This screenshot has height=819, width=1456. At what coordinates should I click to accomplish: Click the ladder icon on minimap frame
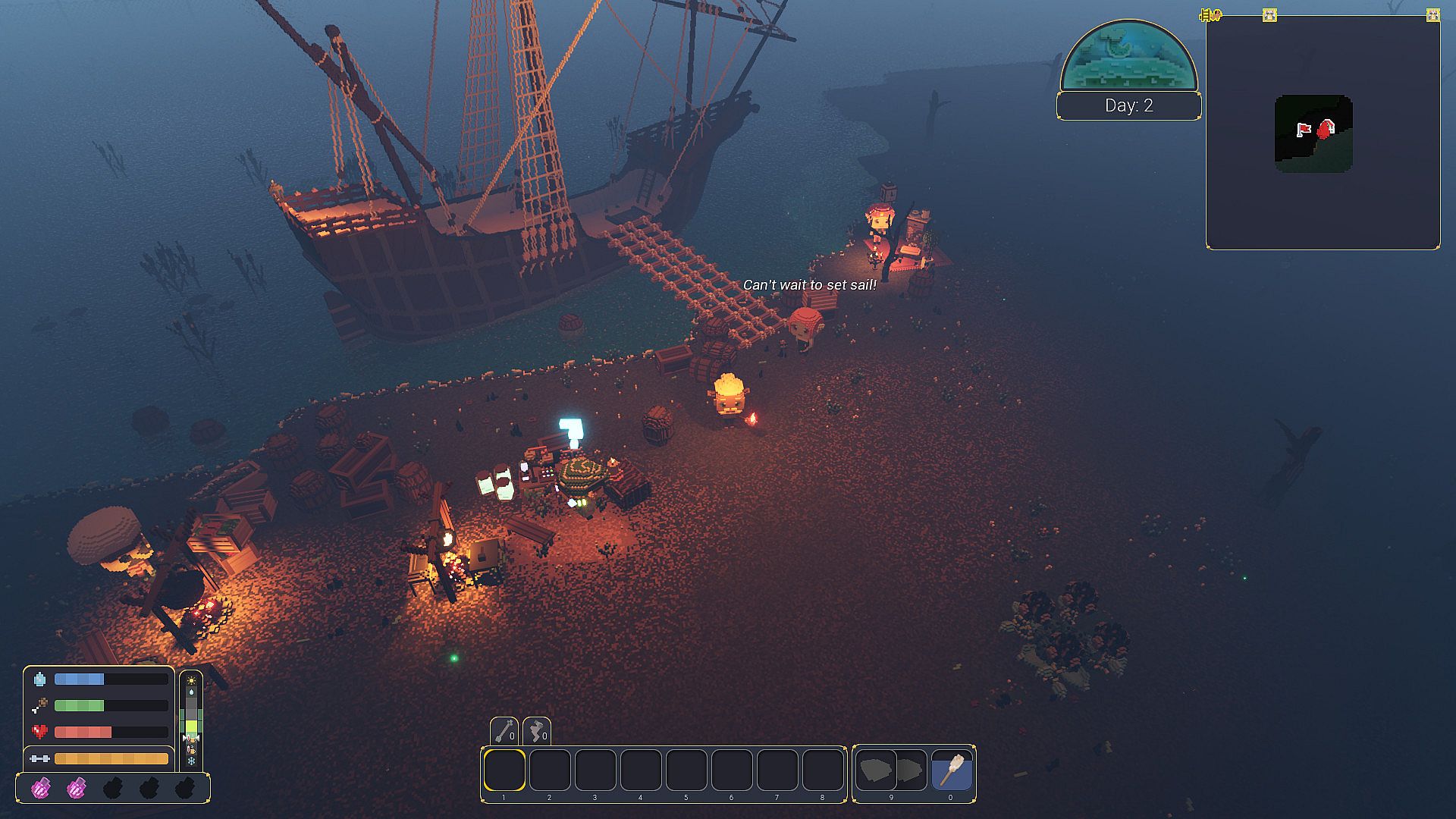click(1210, 15)
